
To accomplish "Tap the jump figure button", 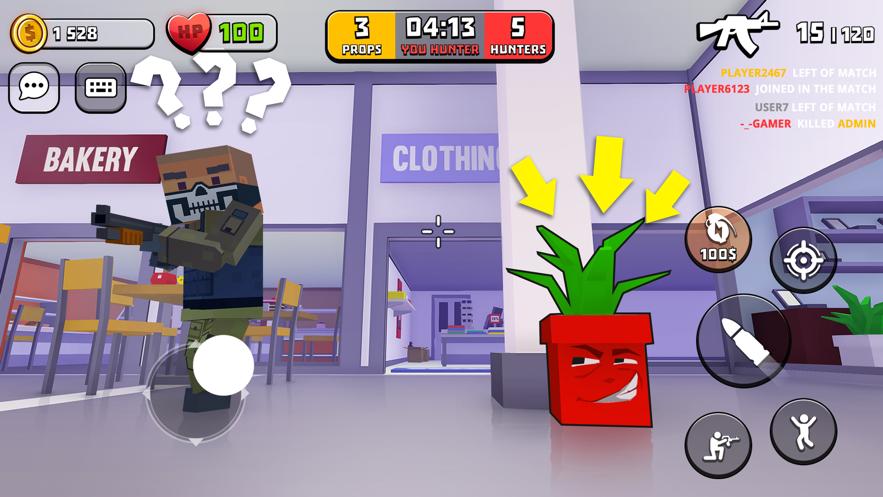I will (x=803, y=430).
